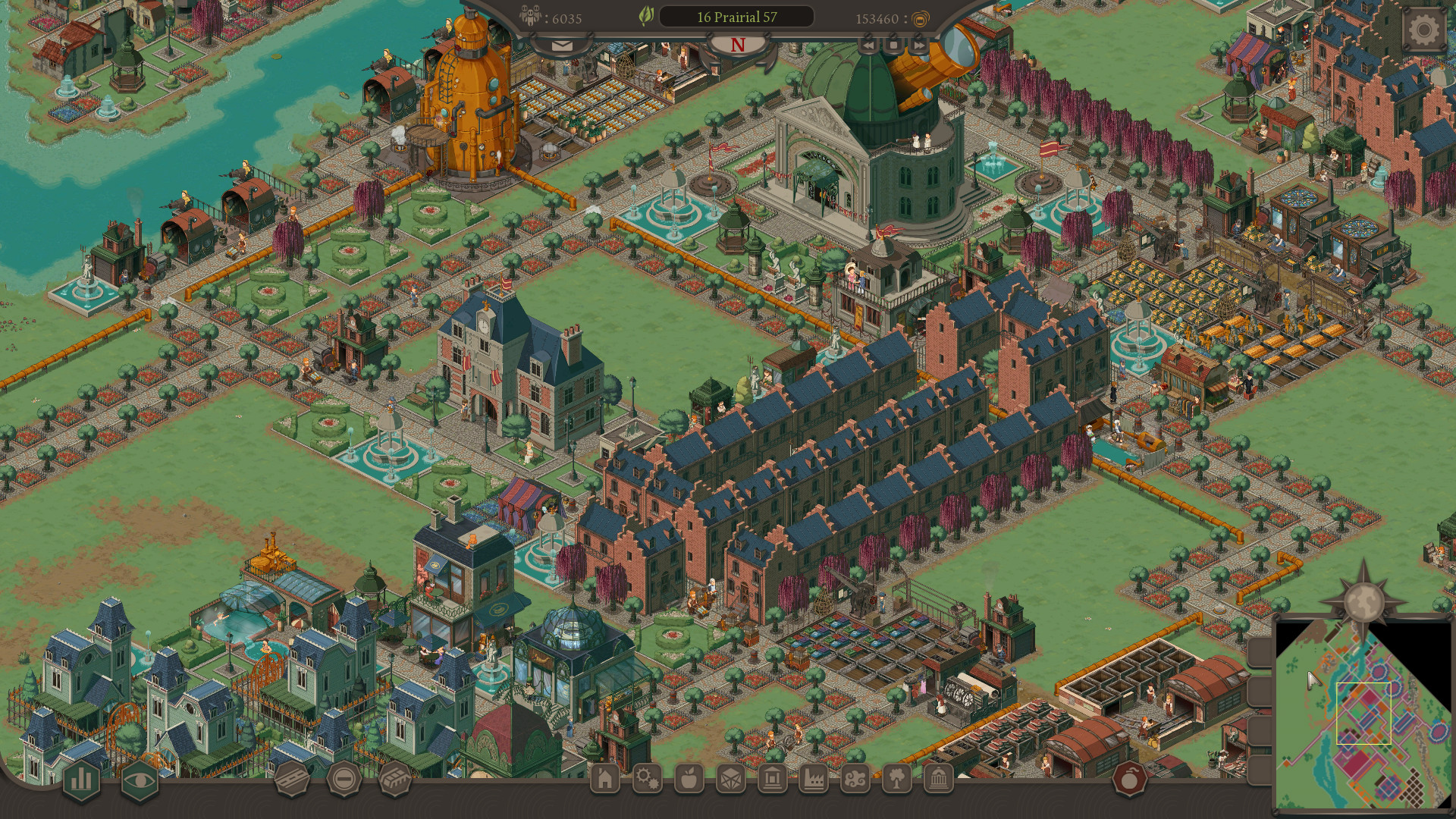Open the factory industry build menu
1456x819 pixels.
coord(814,779)
